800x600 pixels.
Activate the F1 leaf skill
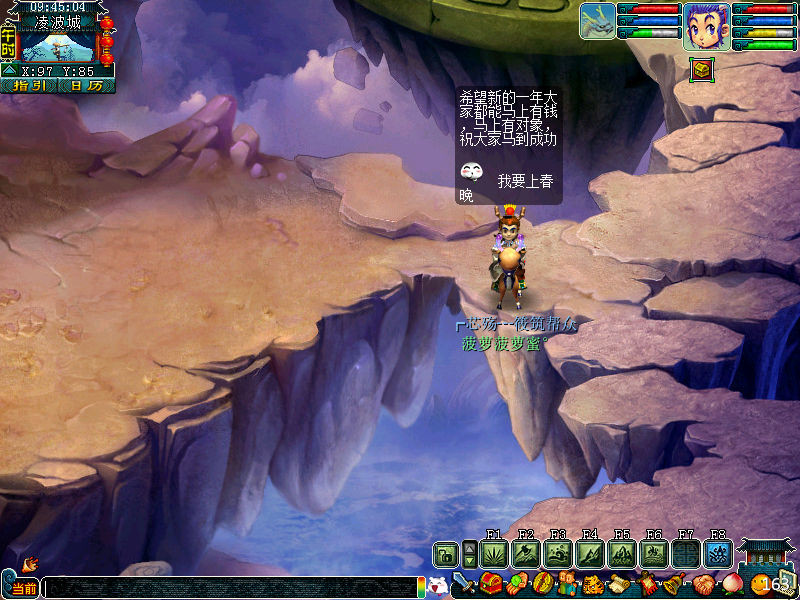pyautogui.click(x=494, y=554)
